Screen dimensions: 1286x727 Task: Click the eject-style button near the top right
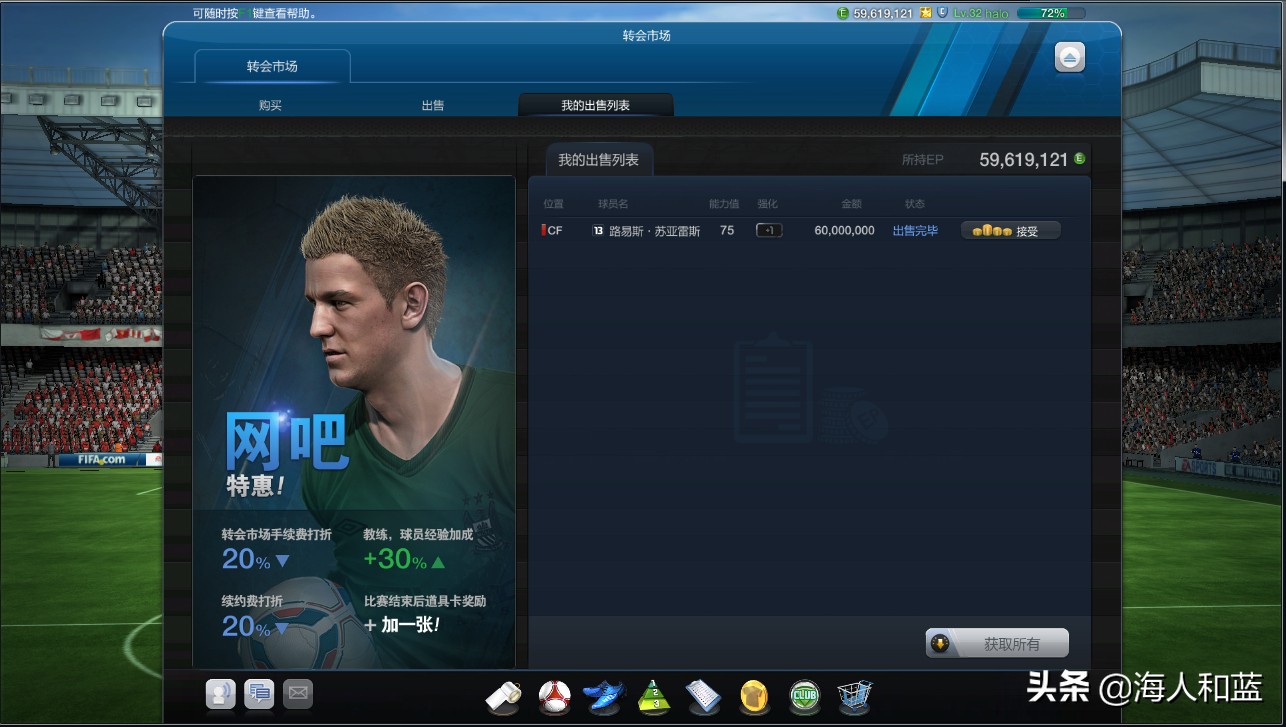pos(1068,57)
